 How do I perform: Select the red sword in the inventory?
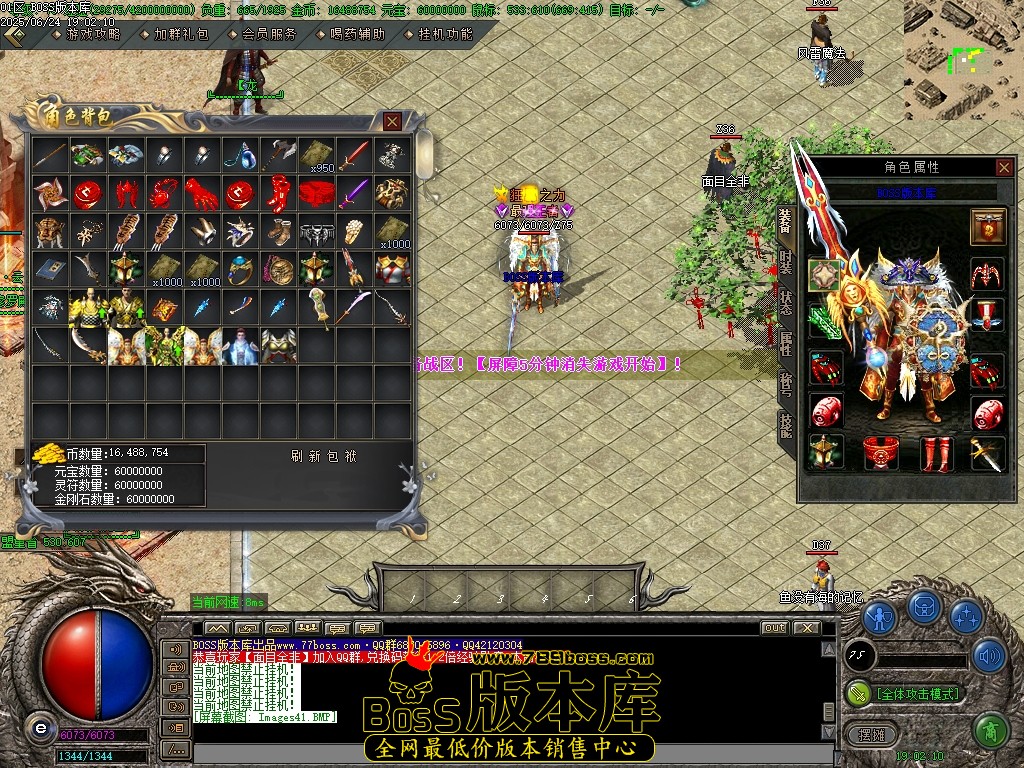(354, 155)
